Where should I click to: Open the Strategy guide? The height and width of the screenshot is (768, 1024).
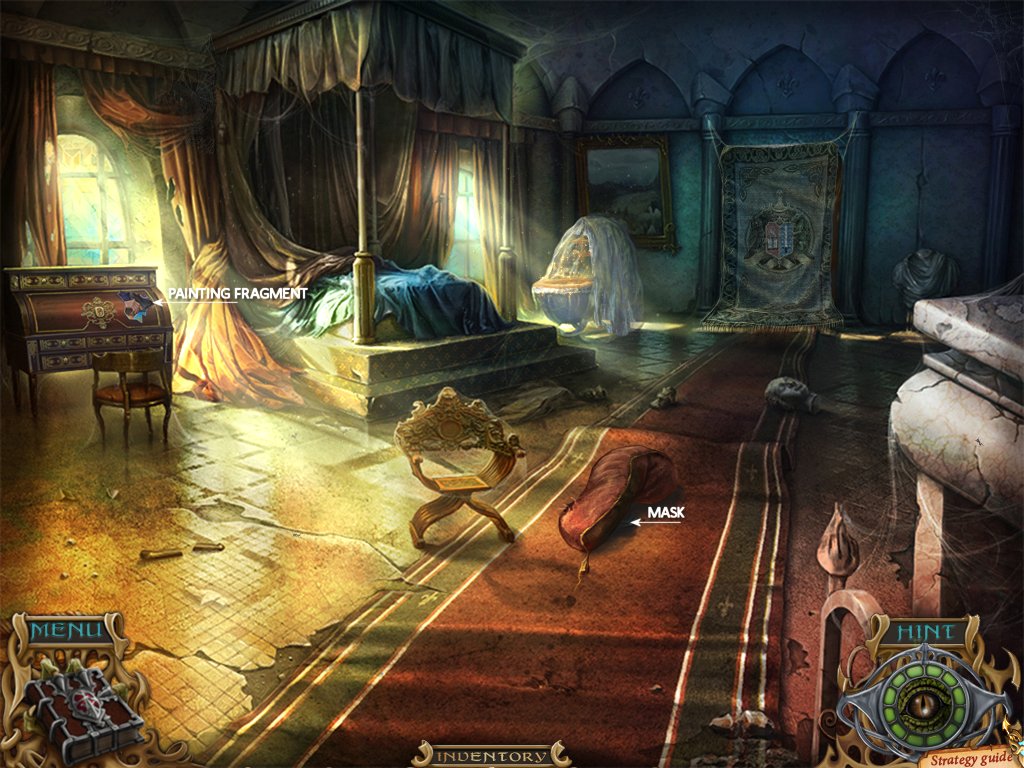click(966, 757)
